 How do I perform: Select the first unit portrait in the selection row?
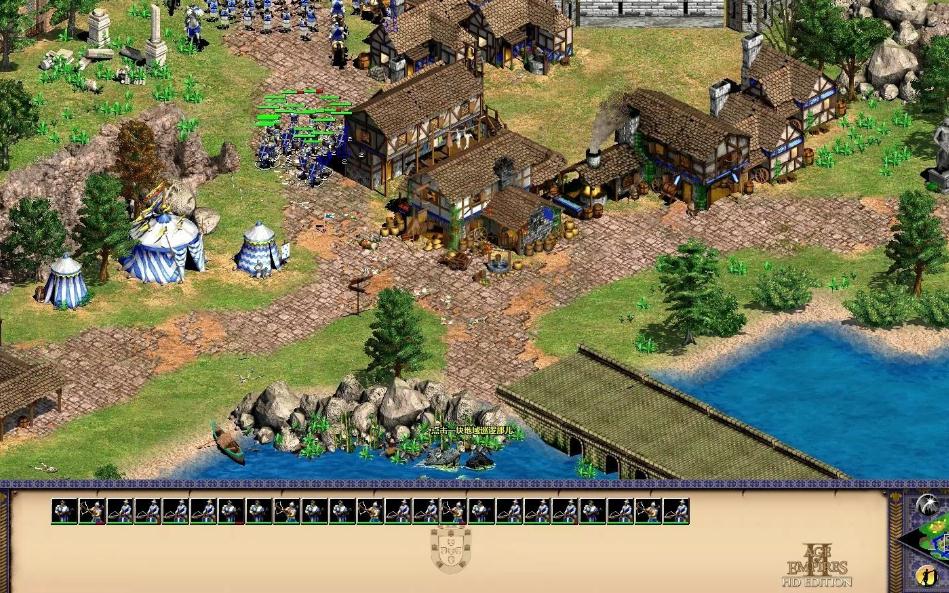[65, 511]
